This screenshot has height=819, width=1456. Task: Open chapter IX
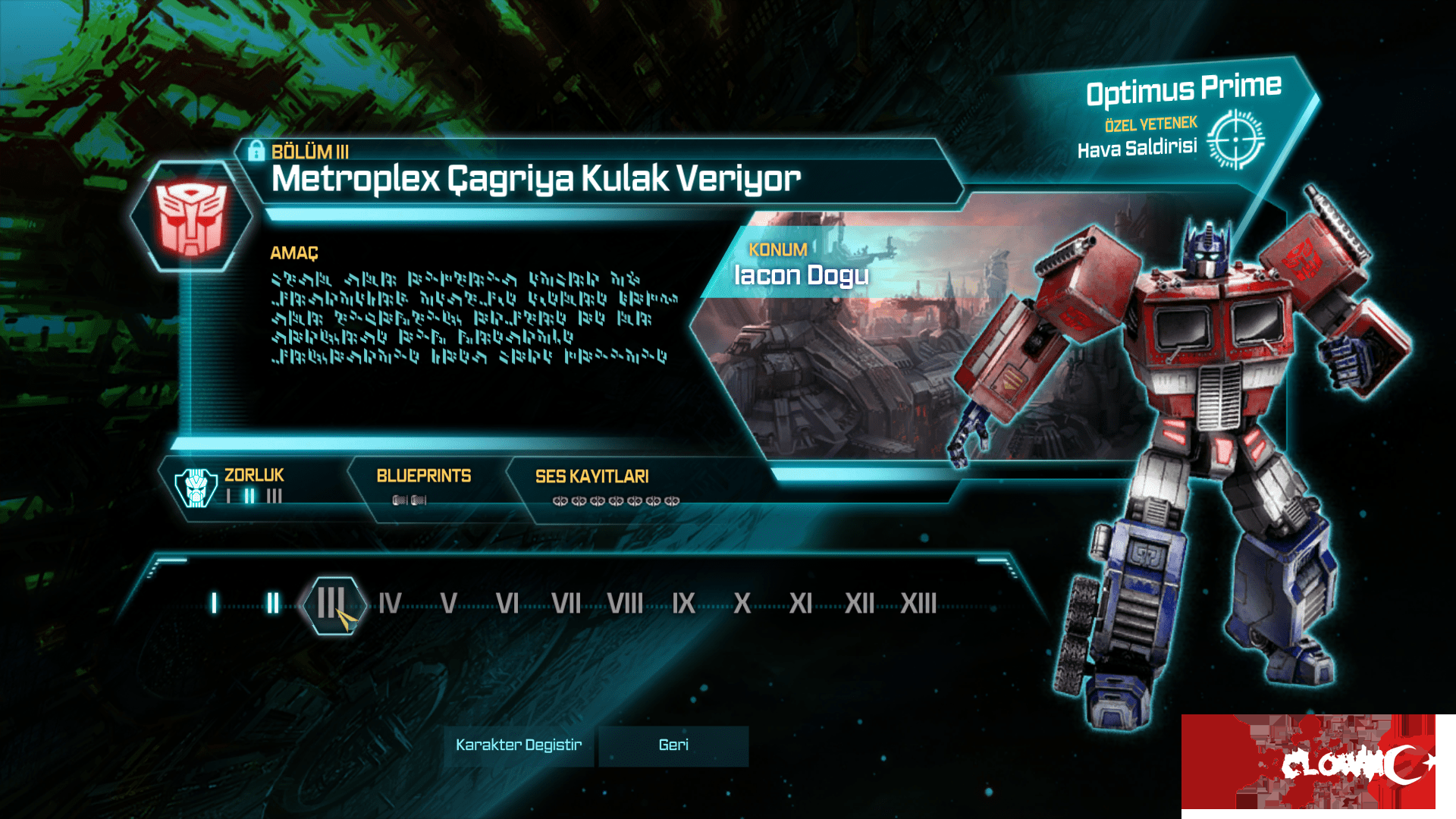[683, 604]
